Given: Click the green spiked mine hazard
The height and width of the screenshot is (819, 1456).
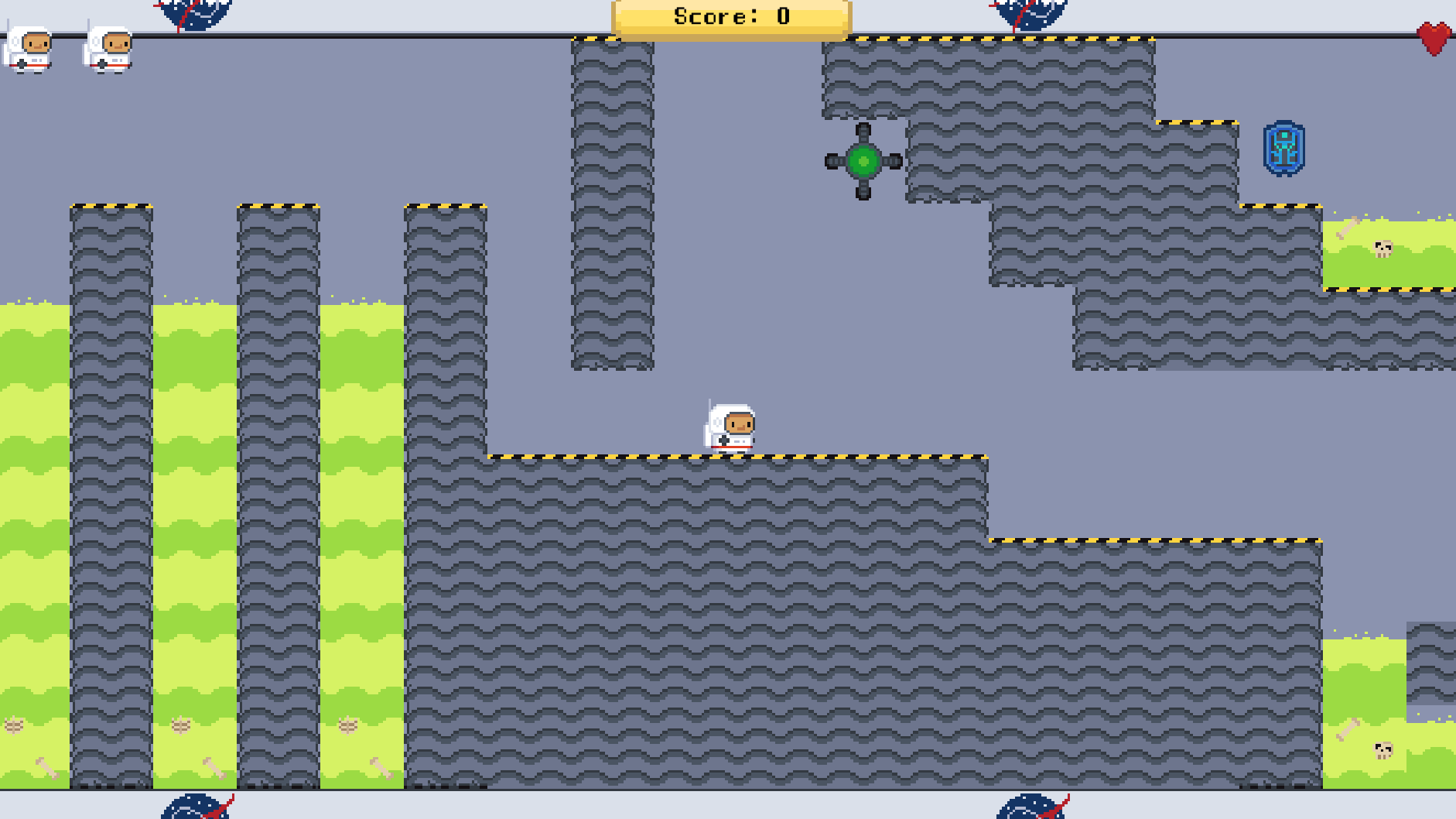Looking at the screenshot, I should point(864,160).
